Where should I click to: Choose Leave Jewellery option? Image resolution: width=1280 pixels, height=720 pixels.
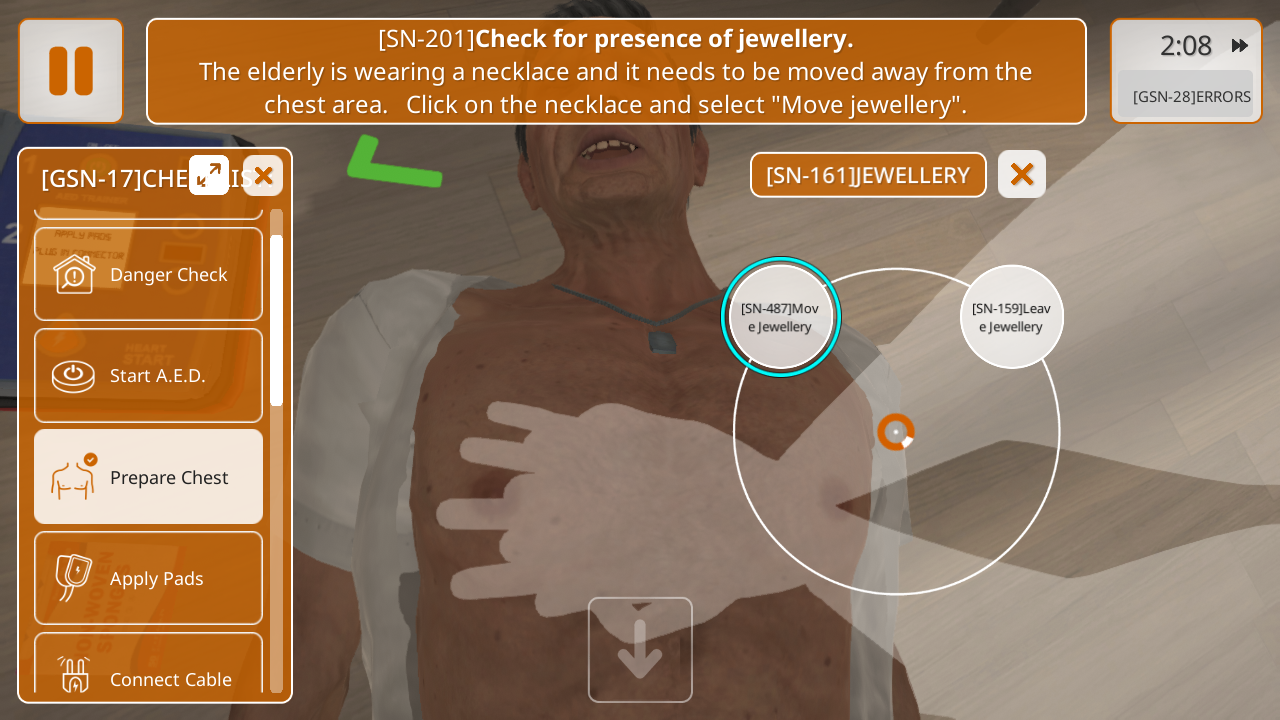[x=1011, y=317]
